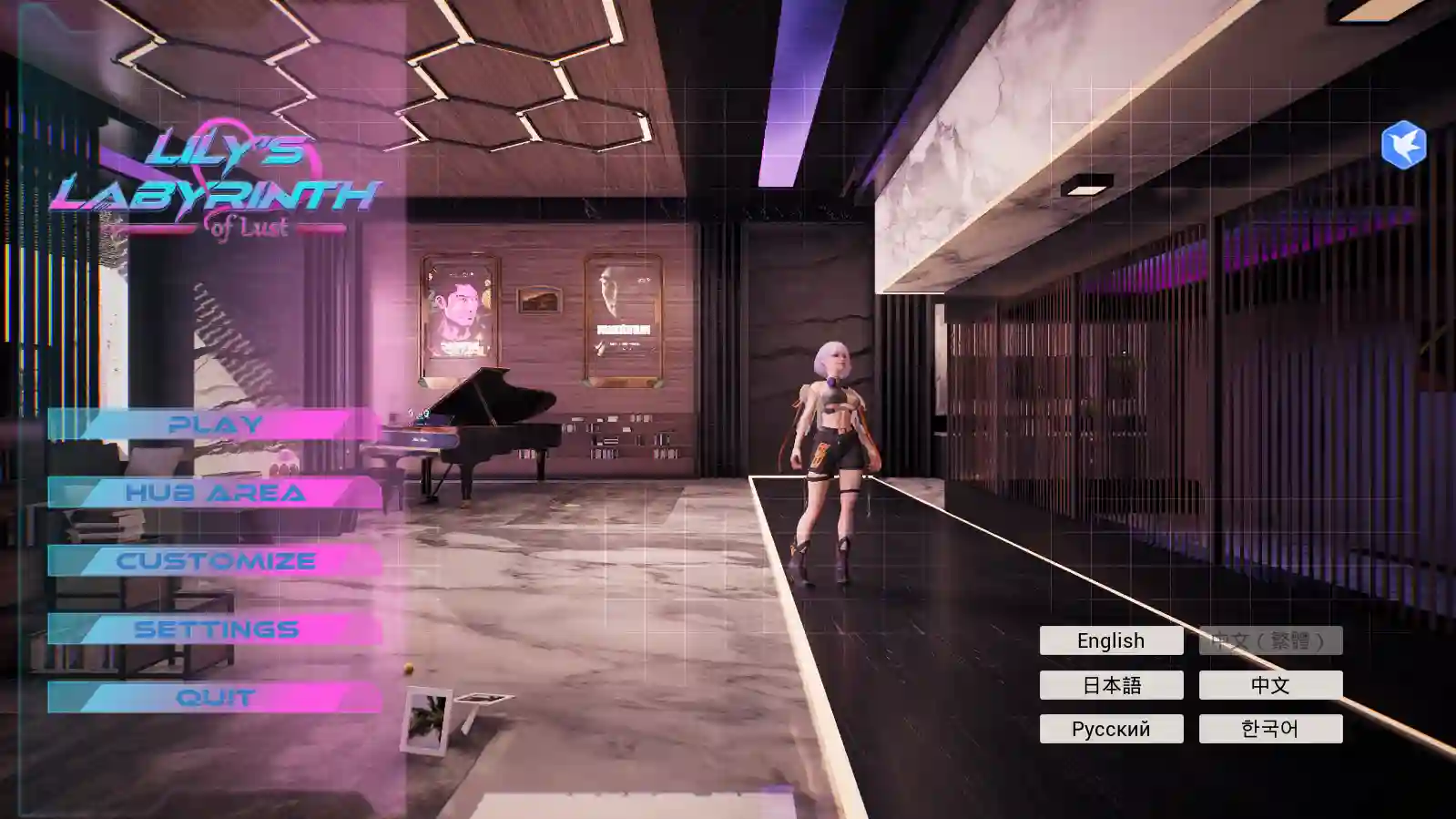Open Settings from the main menu
1456x819 pixels.
coord(215,628)
